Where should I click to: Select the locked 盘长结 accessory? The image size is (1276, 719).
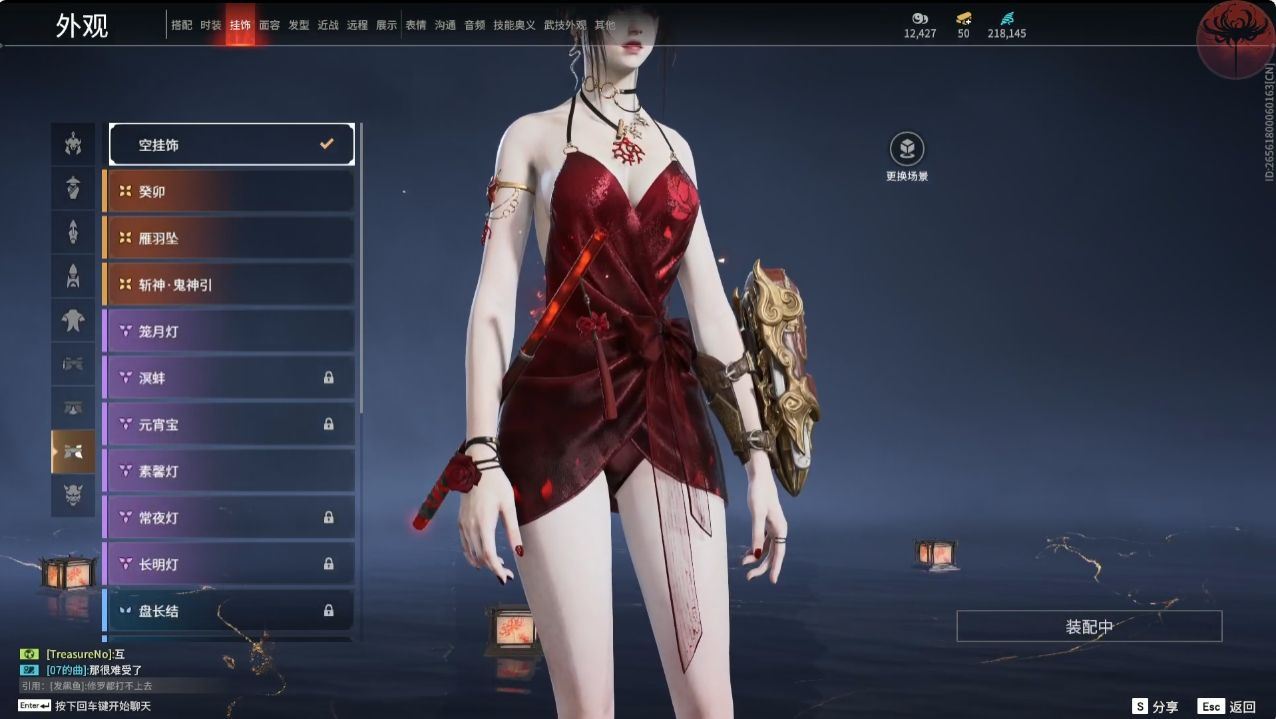click(x=229, y=610)
